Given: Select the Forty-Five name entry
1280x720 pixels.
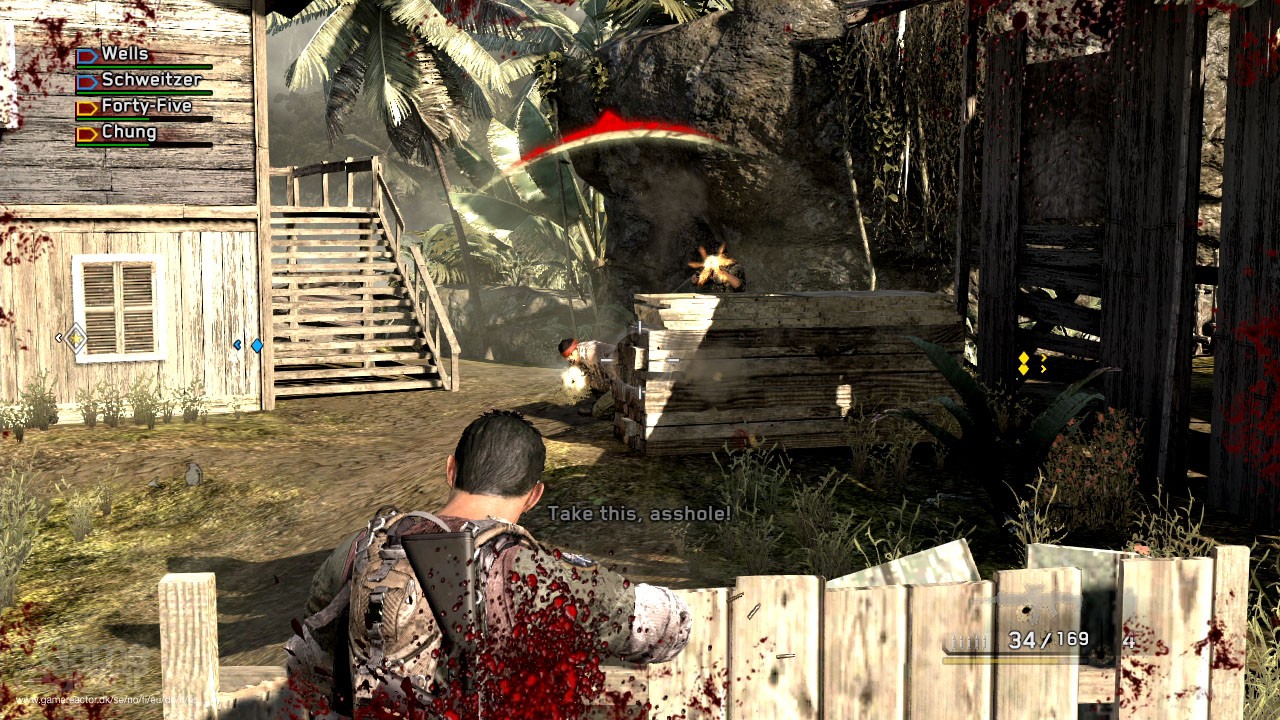Looking at the screenshot, I should [x=145, y=105].
